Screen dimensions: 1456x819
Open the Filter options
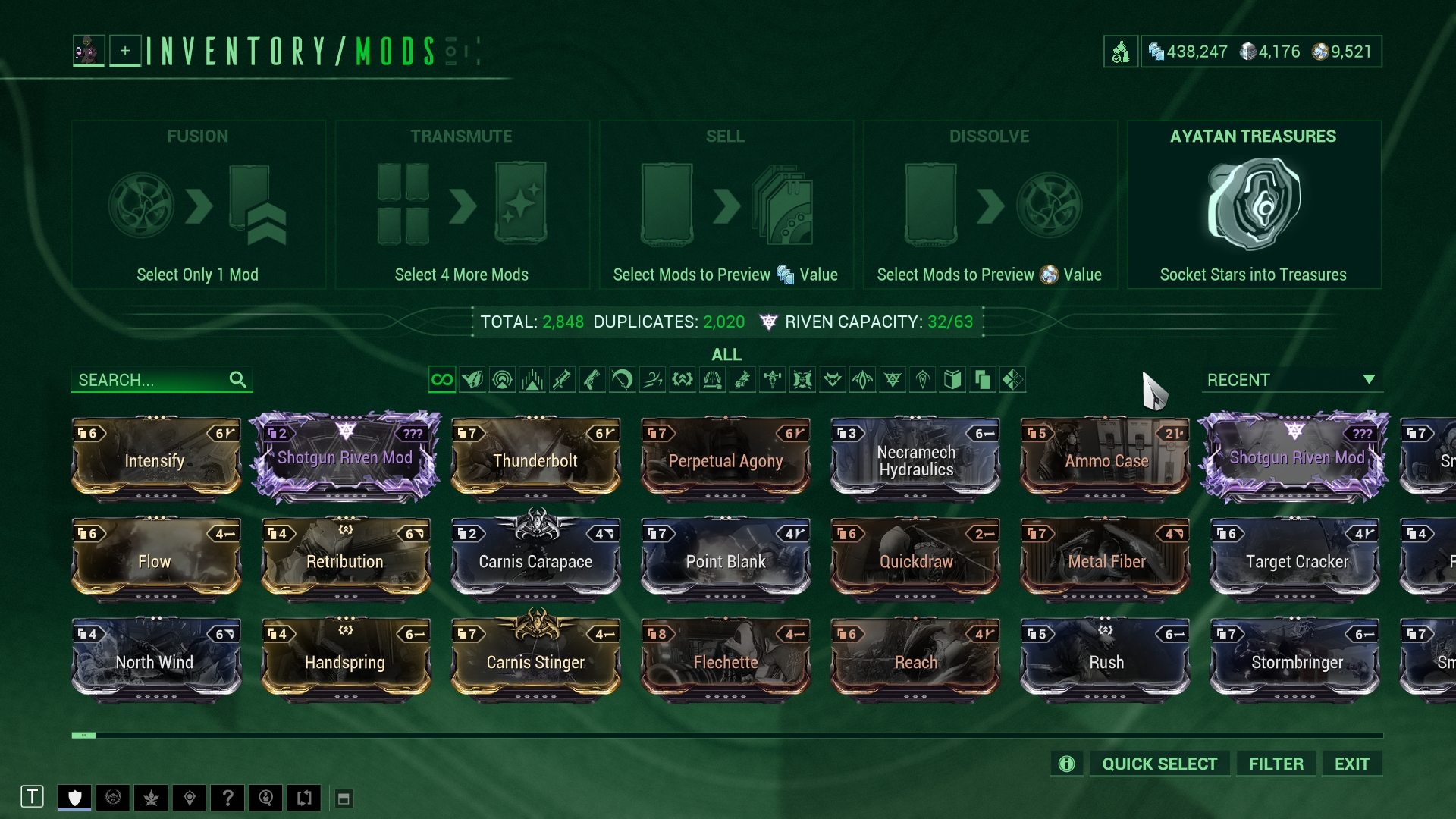[1276, 764]
